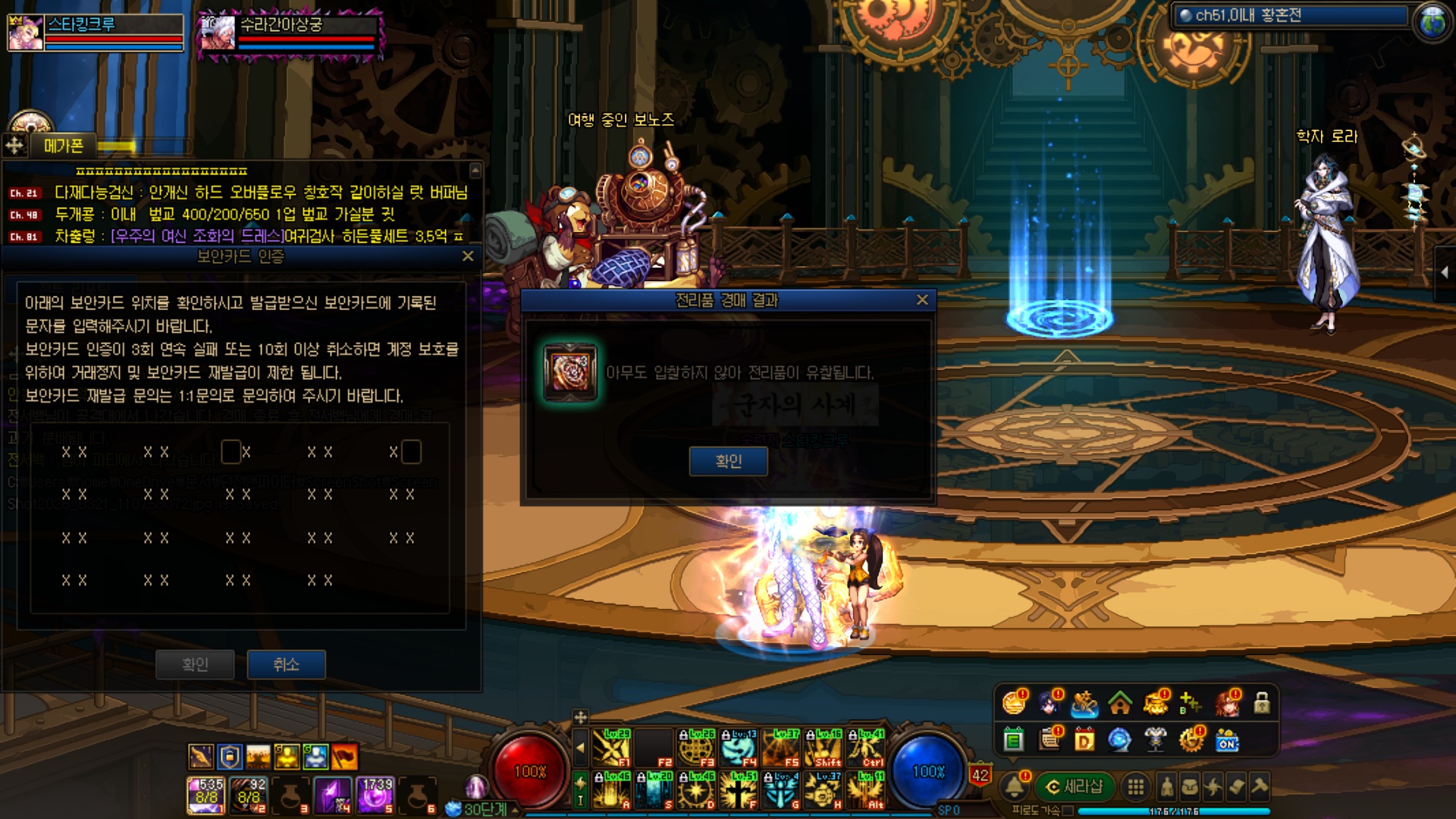Open the green E calendar icon
The height and width of the screenshot is (819, 1456).
(1014, 739)
